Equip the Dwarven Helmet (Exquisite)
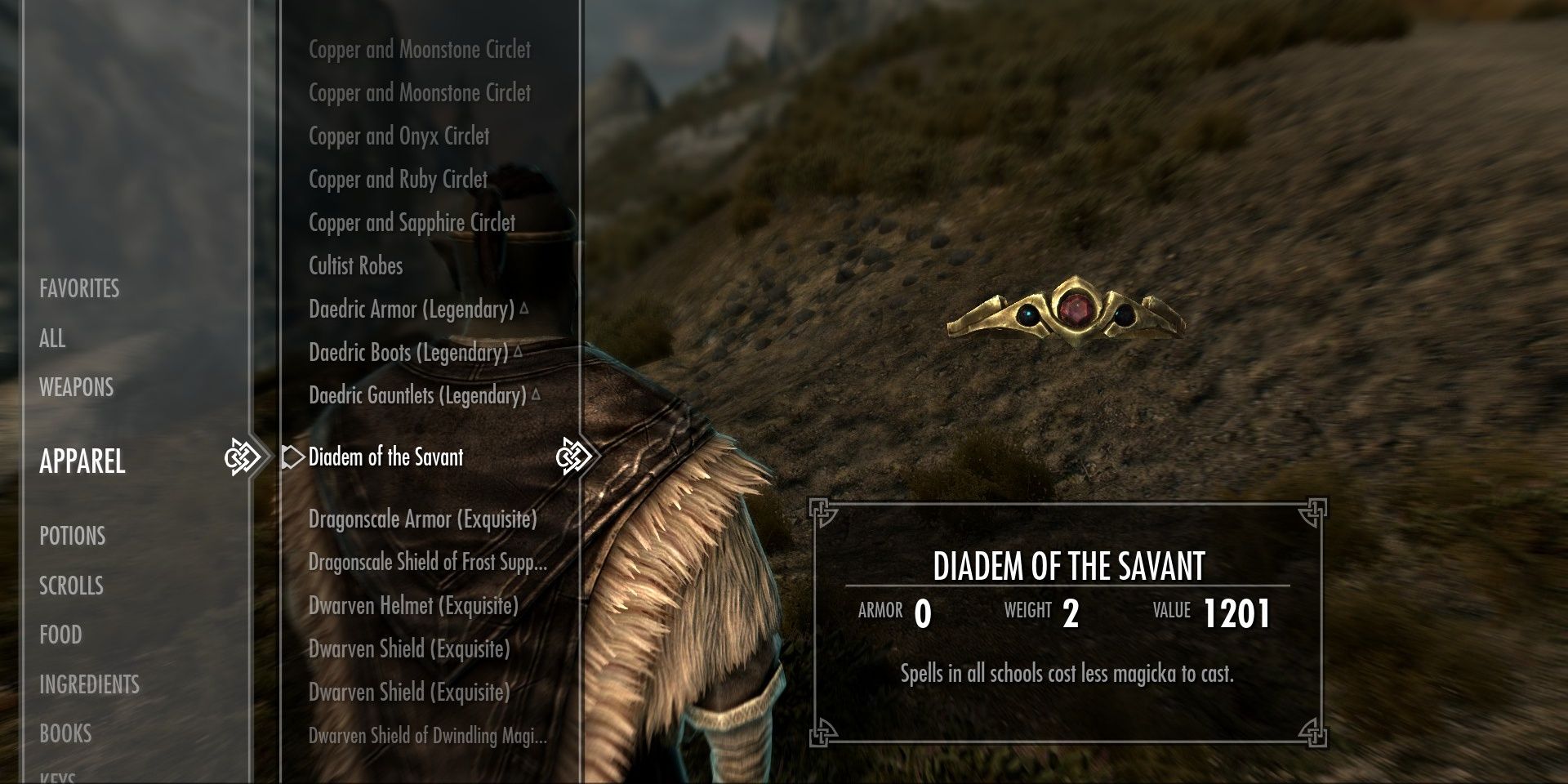1568x784 pixels. coord(412,607)
